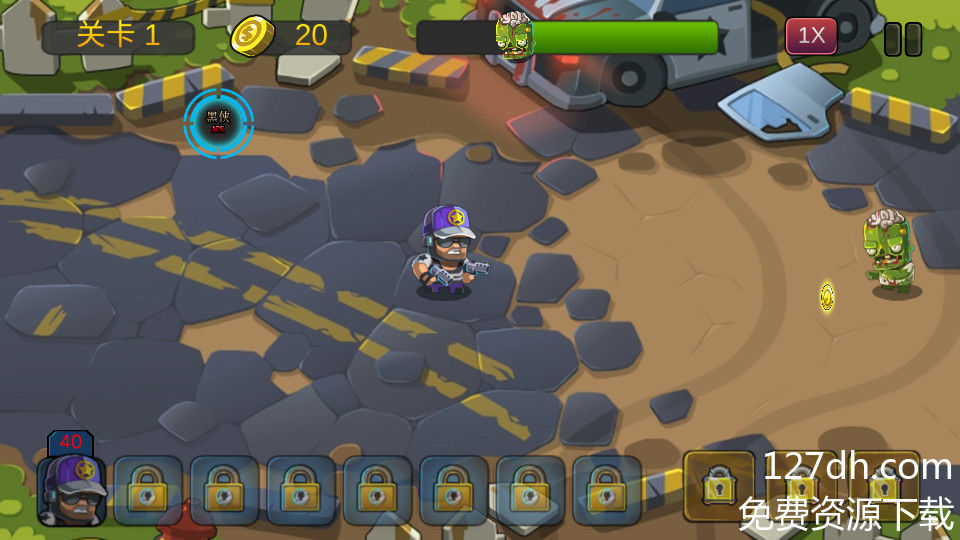Screen dimensions: 960x540
Task: Pause the game
Action: tap(903, 38)
